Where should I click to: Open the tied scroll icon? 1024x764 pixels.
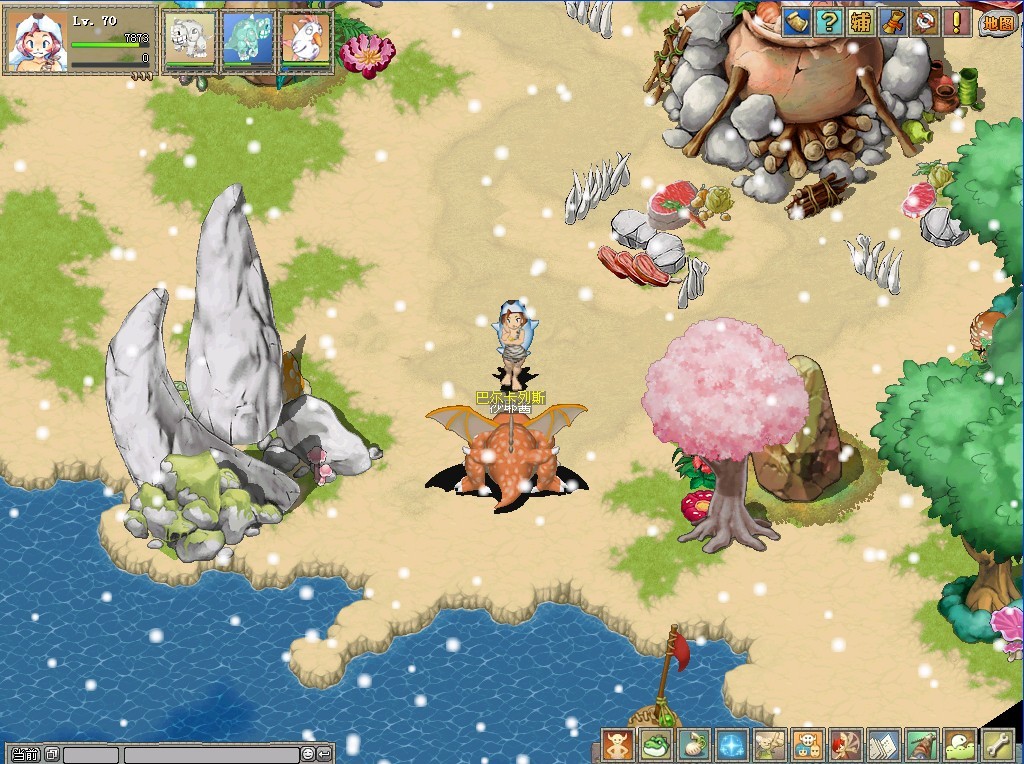[893, 22]
